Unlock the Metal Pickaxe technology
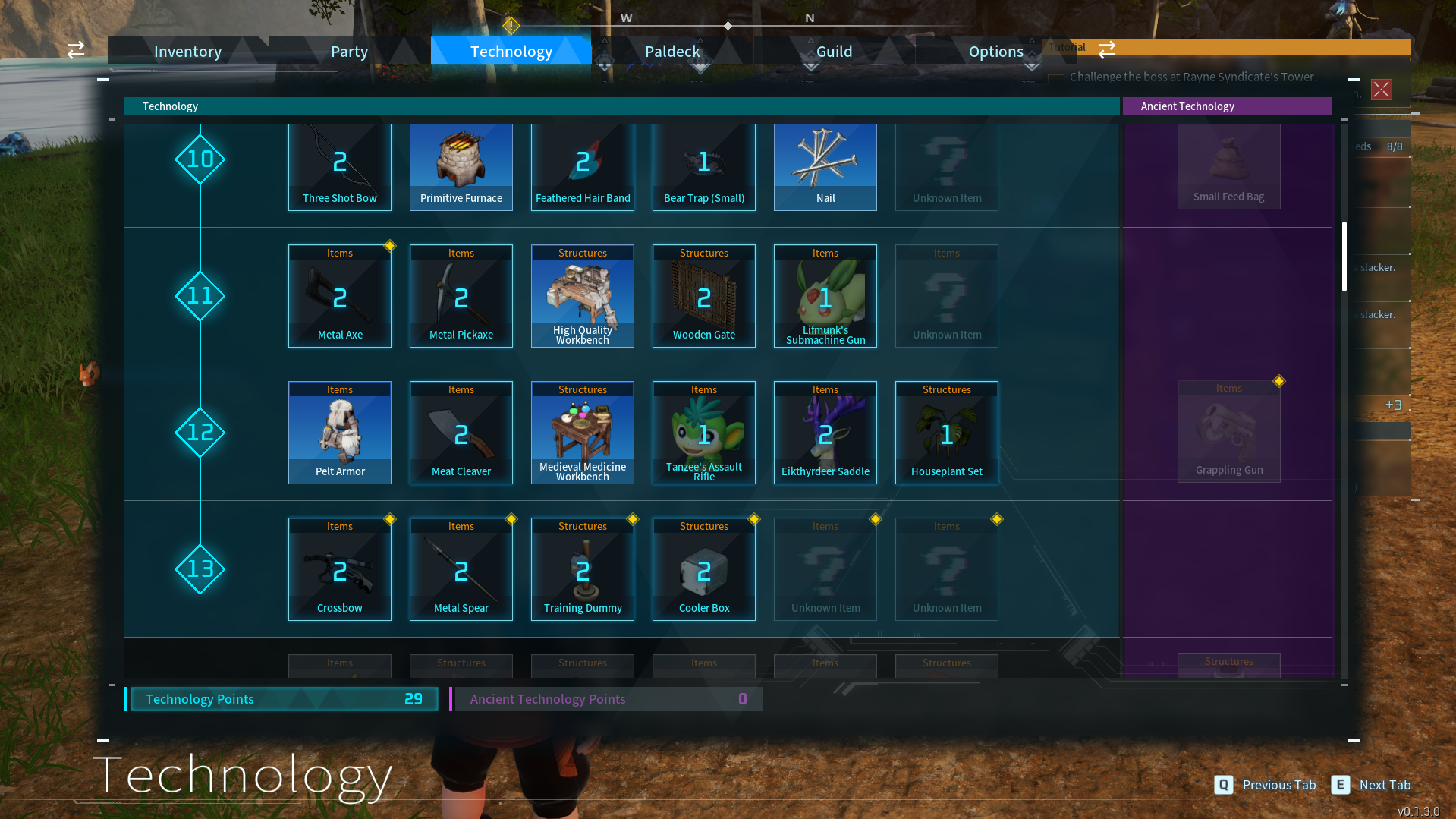 click(461, 295)
